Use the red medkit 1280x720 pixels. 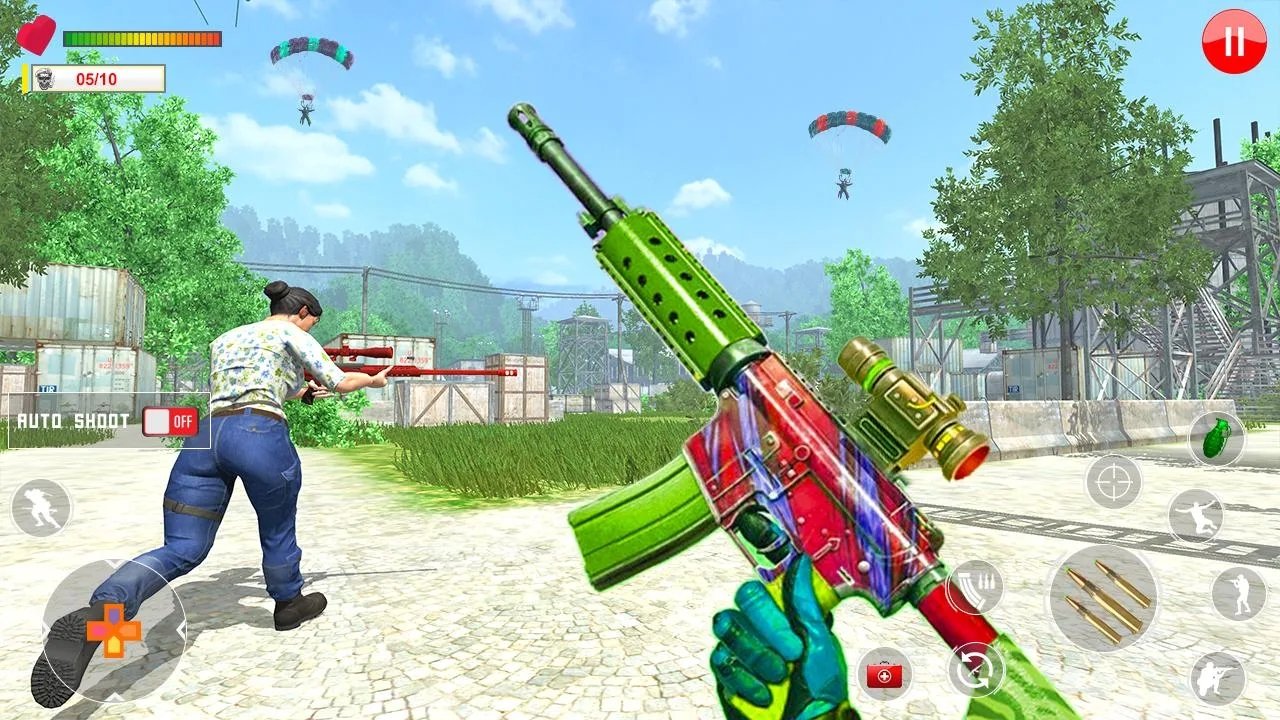tap(884, 675)
